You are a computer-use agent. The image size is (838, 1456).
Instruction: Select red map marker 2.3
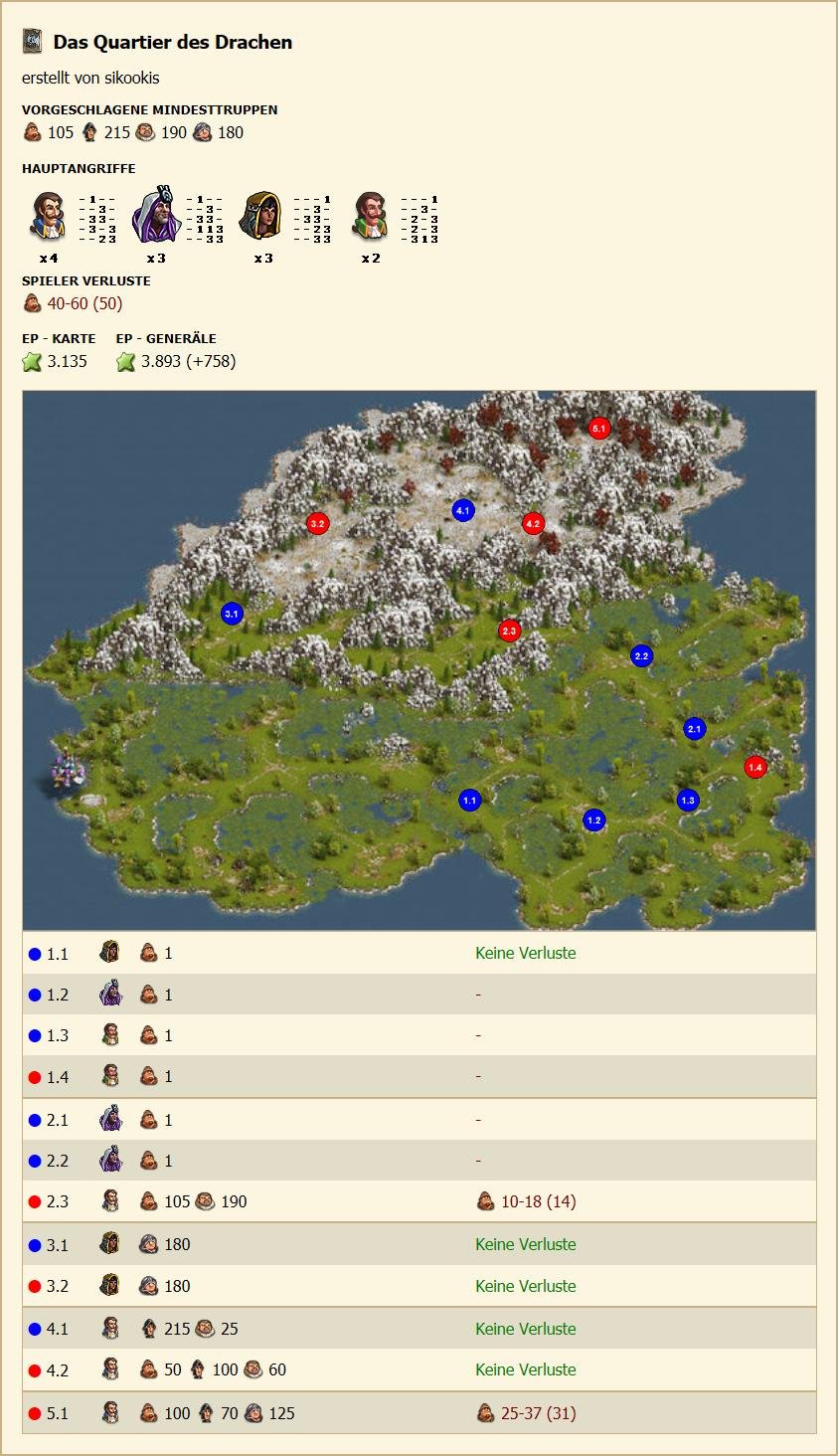(510, 631)
